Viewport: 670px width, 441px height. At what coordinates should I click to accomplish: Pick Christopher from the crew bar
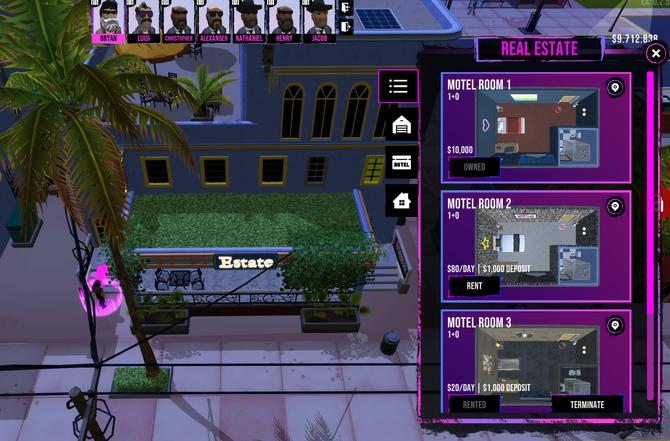pyautogui.click(x=178, y=20)
